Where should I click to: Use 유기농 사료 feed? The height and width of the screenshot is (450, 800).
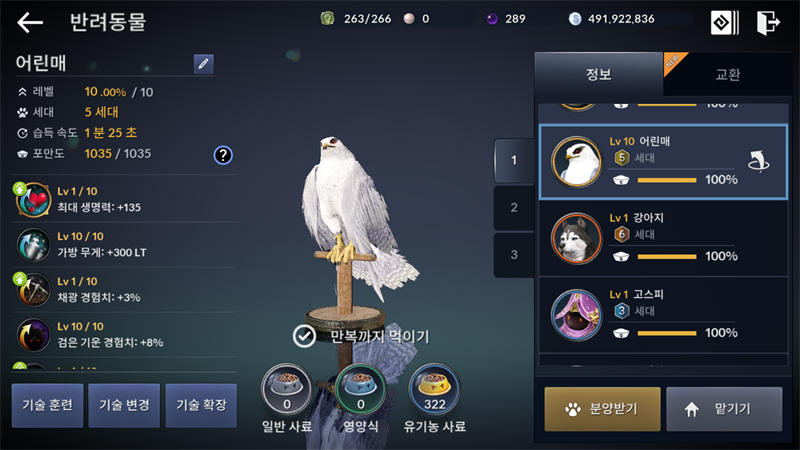click(434, 386)
